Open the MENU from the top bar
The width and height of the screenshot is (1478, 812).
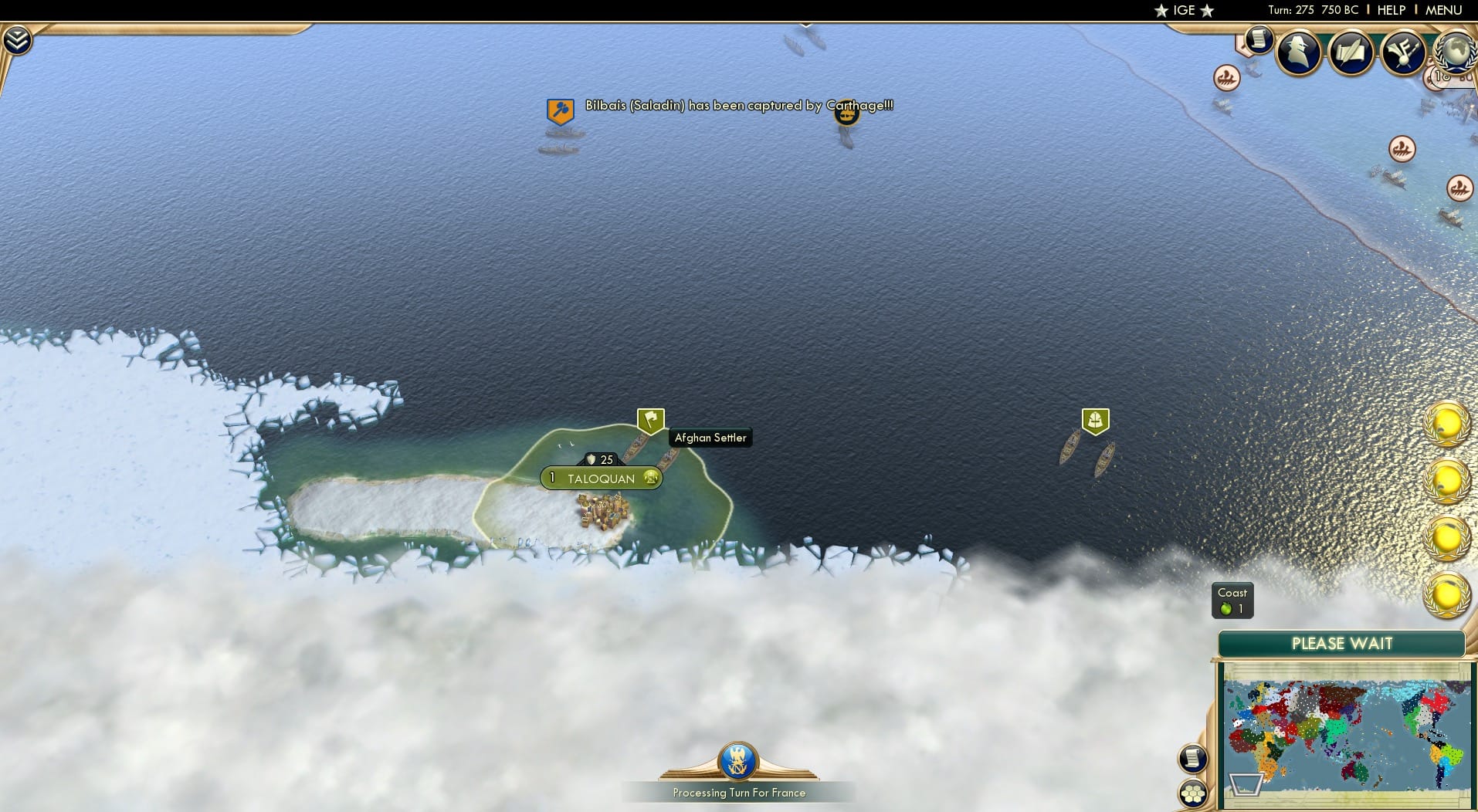coord(1443,10)
